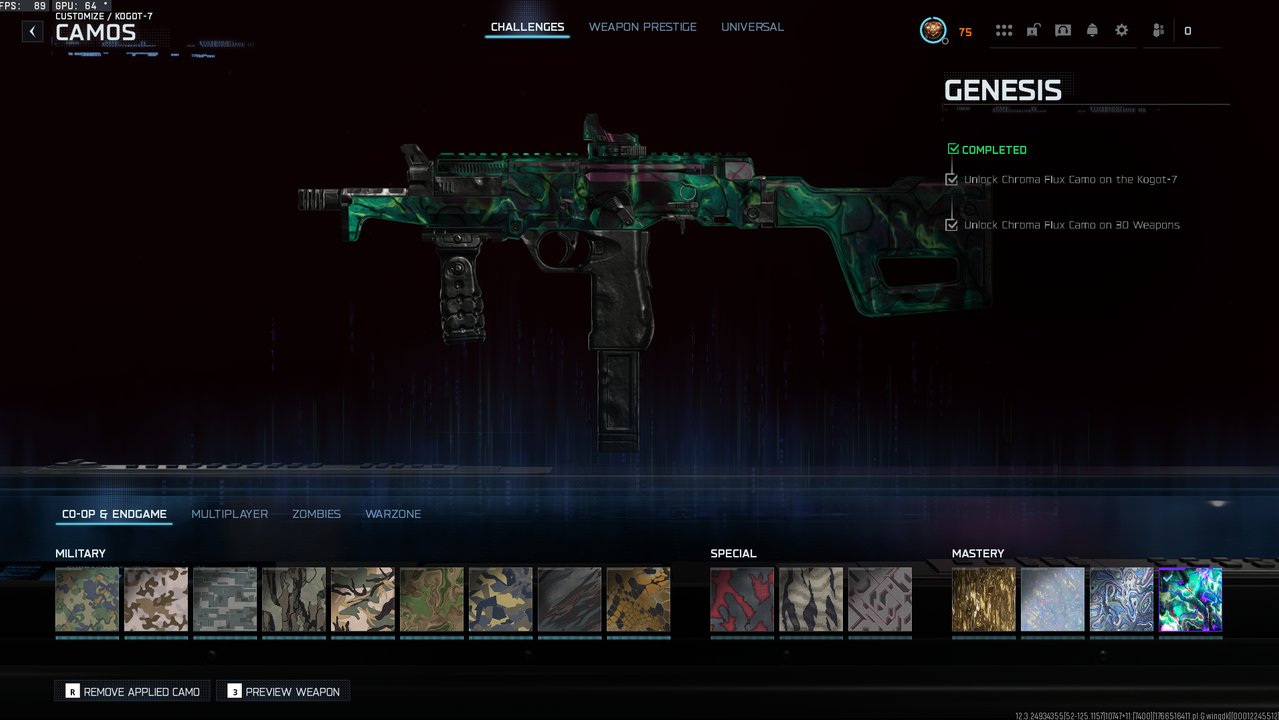Choose the grey digital pixel Military camo
Screen dimensions: 1279x720
pos(225,600)
